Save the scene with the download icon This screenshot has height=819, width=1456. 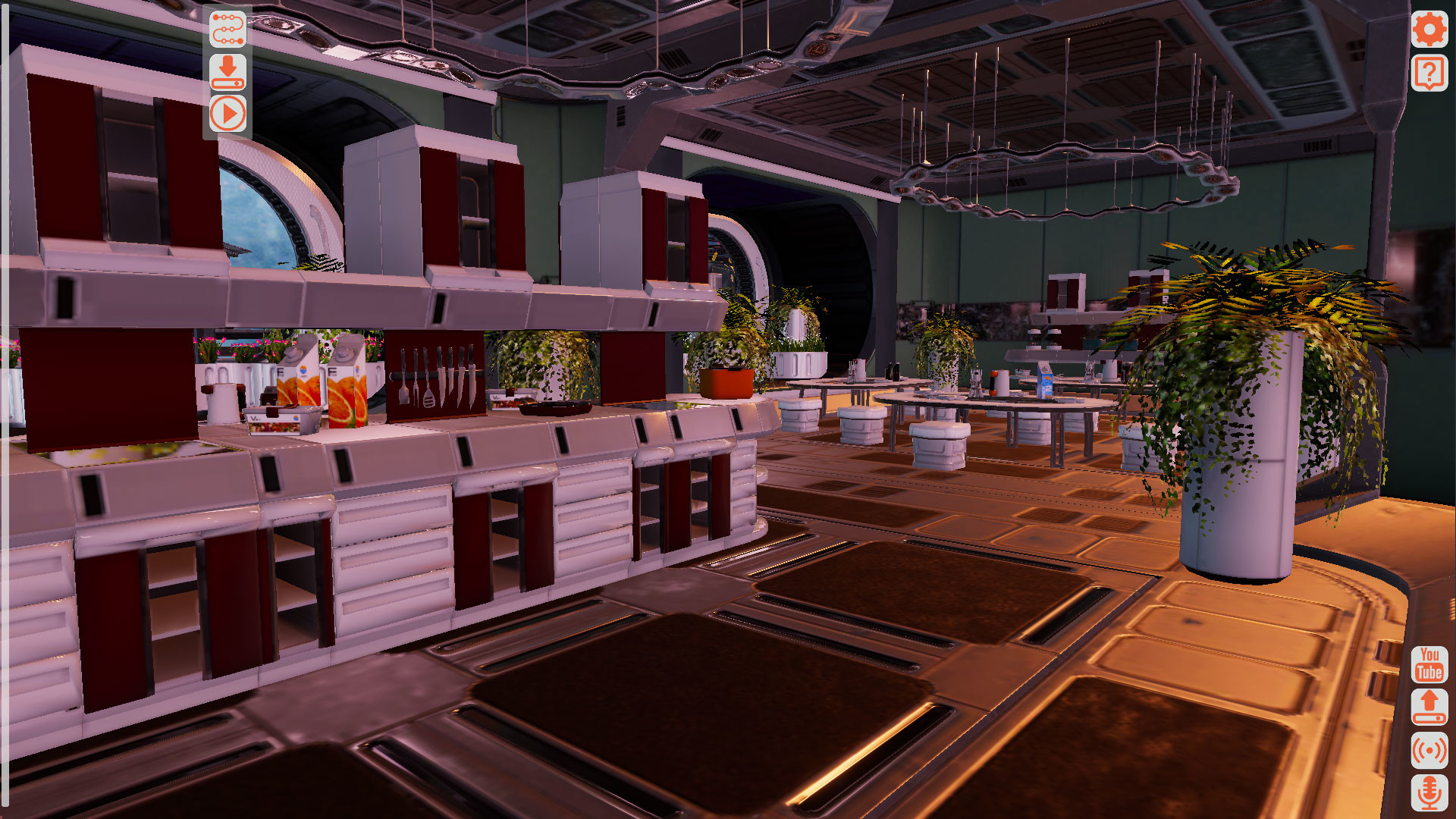click(230, 72)
